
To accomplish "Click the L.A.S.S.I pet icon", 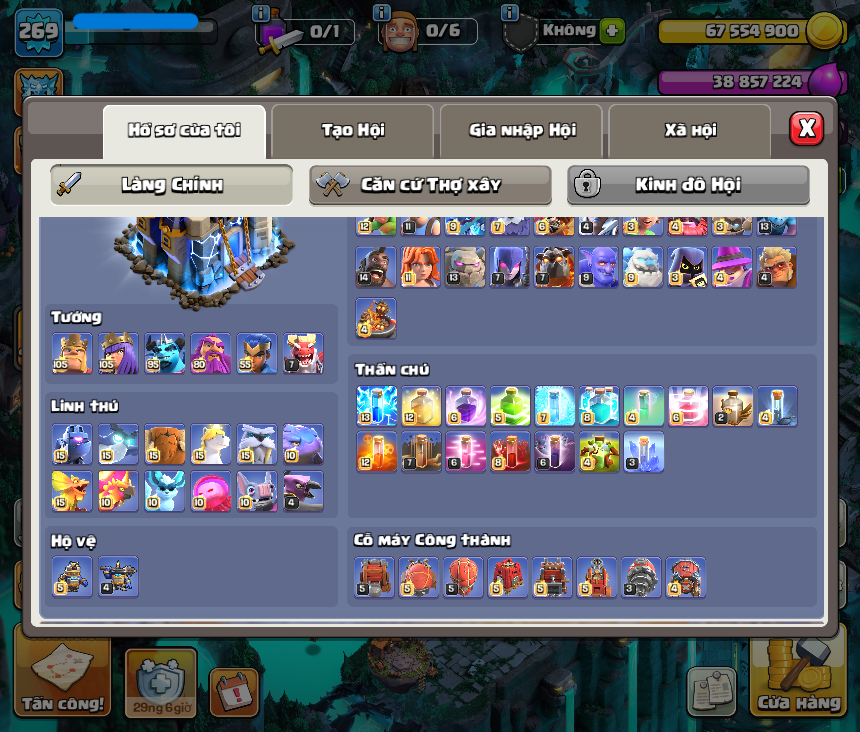I will [x=72, y=445].
